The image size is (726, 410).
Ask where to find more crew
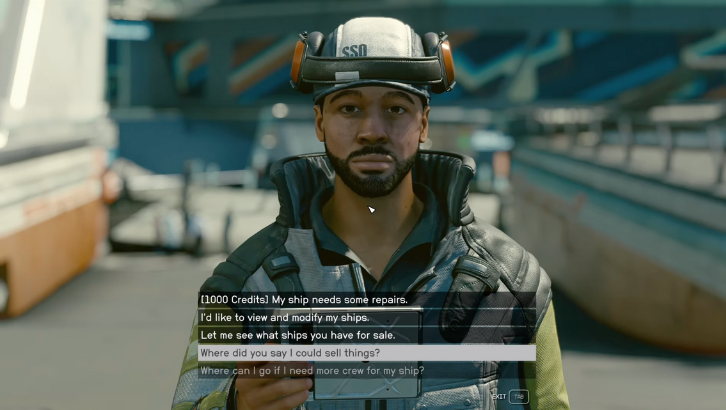[x=312, y=371]
